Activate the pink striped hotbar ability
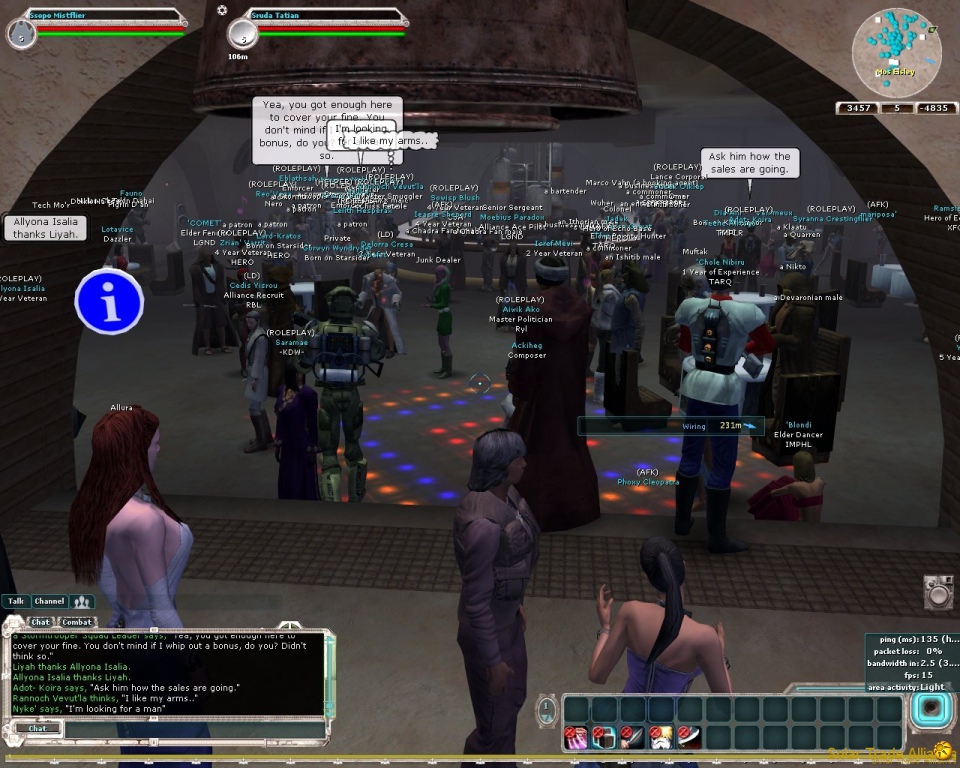This screenshot has height=768, width=960. tap(576, 738)
